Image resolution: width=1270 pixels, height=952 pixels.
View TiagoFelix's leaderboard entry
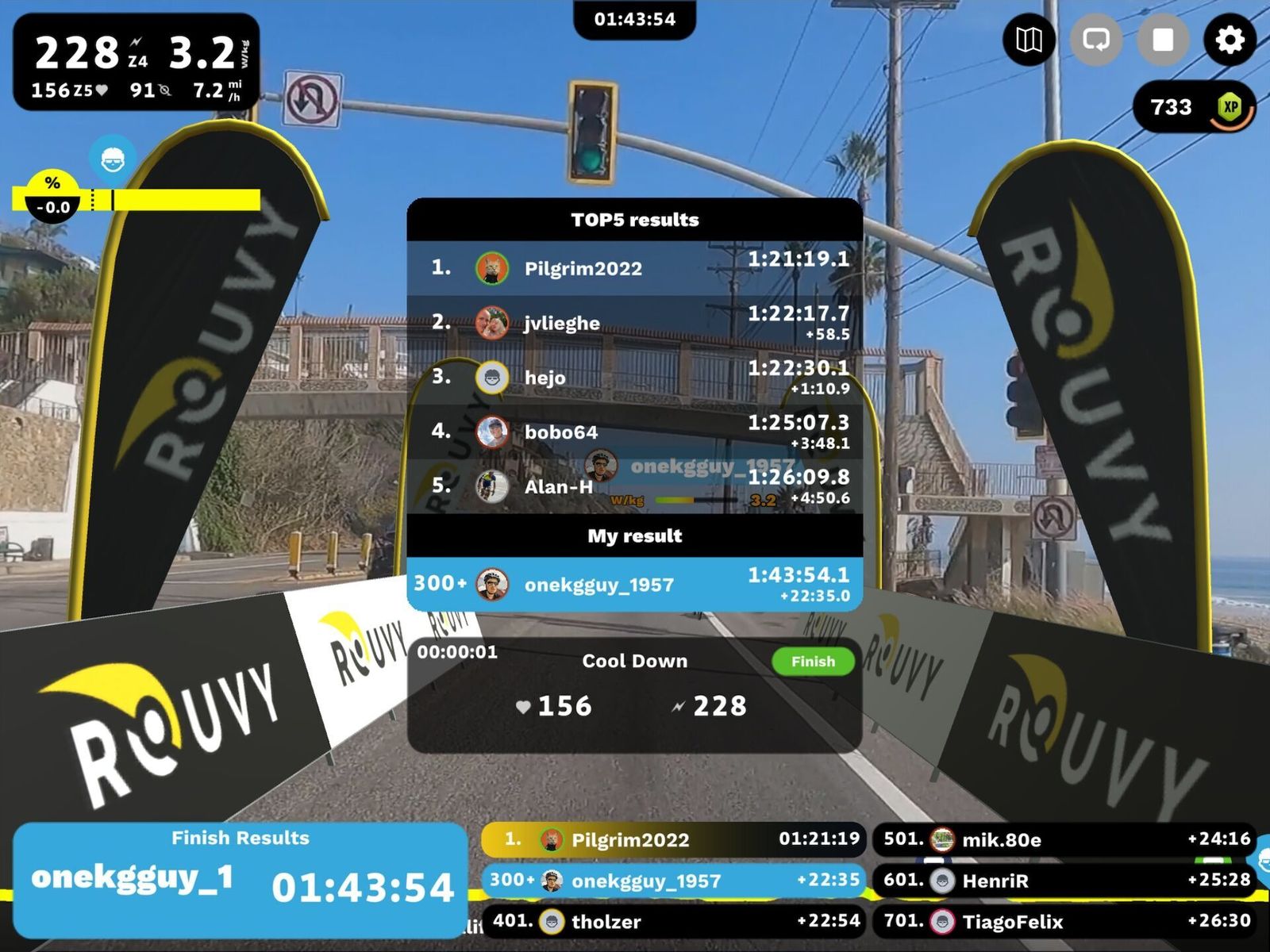pos(1064,921)
